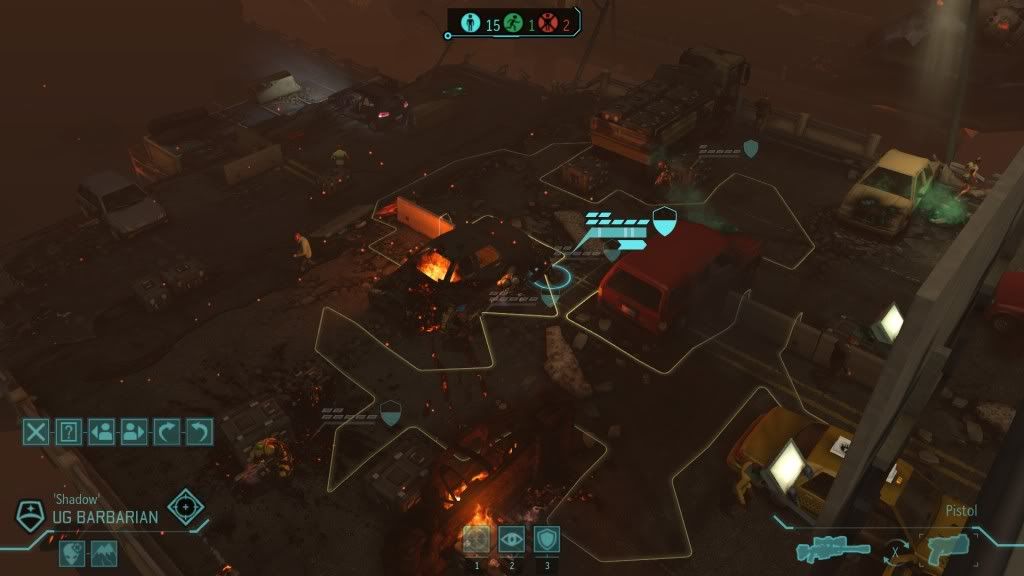Activate the Overwatch eye ability
Image resolution: width=1024 pixels, height=576 pixels.
[512, 540]
